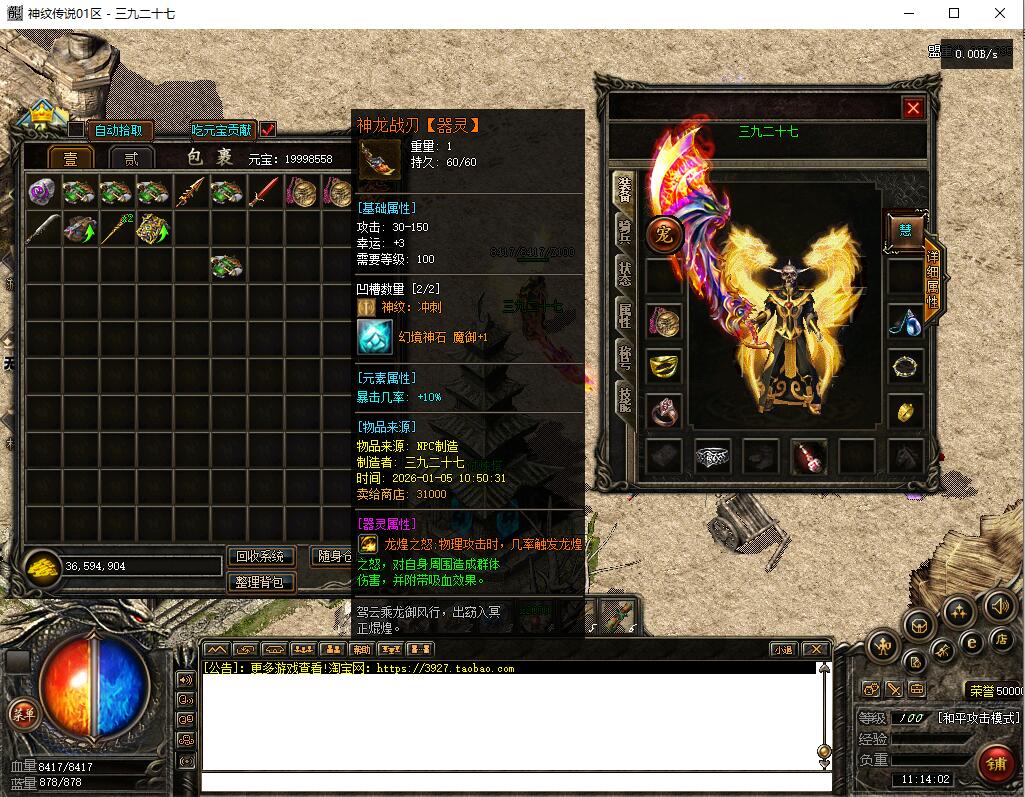
Task: Toggle the sound speaker icon
Action: pyautogui.click(x=999, y=607)
